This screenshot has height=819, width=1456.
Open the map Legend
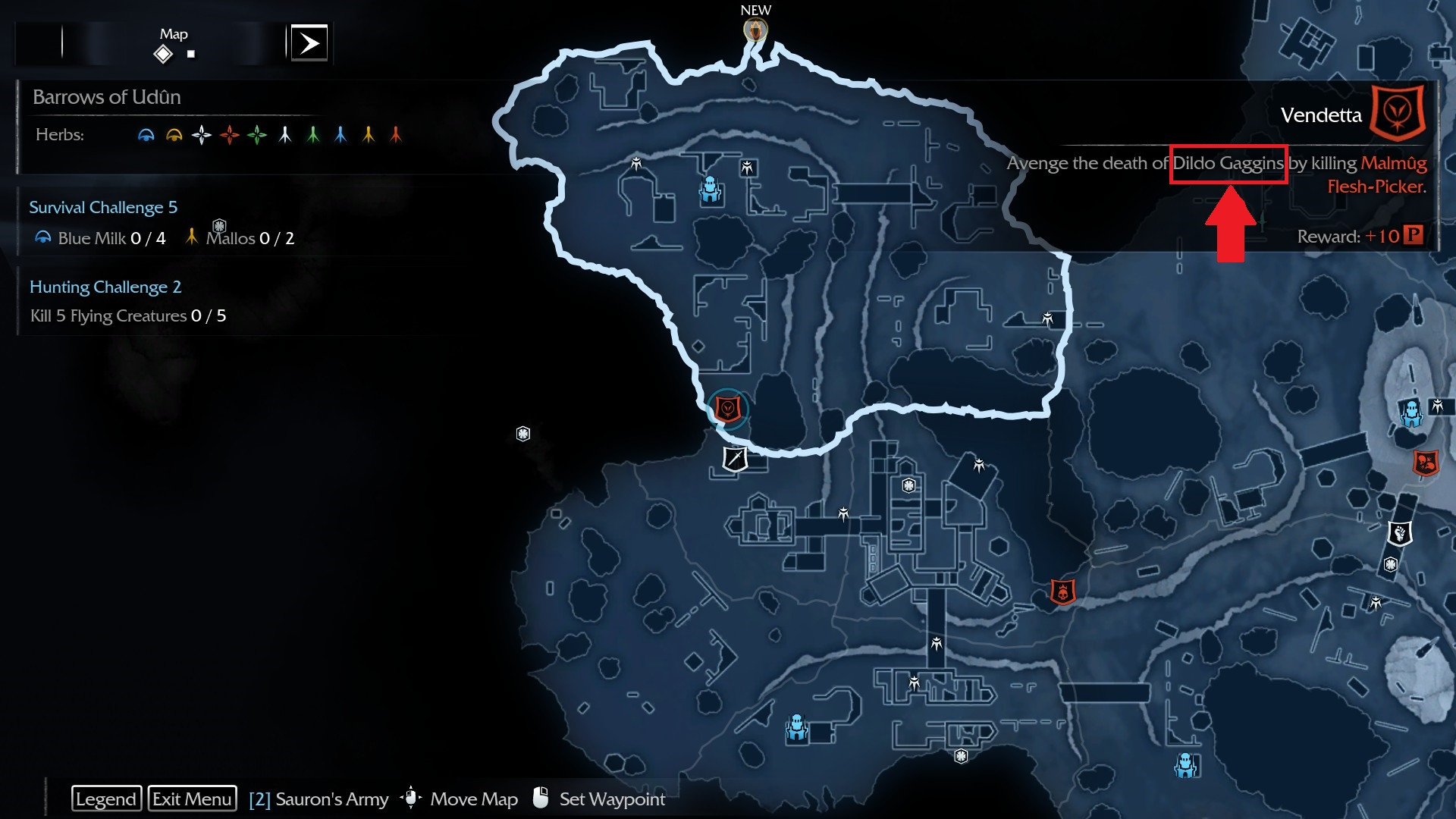click(x=106, y=799)
